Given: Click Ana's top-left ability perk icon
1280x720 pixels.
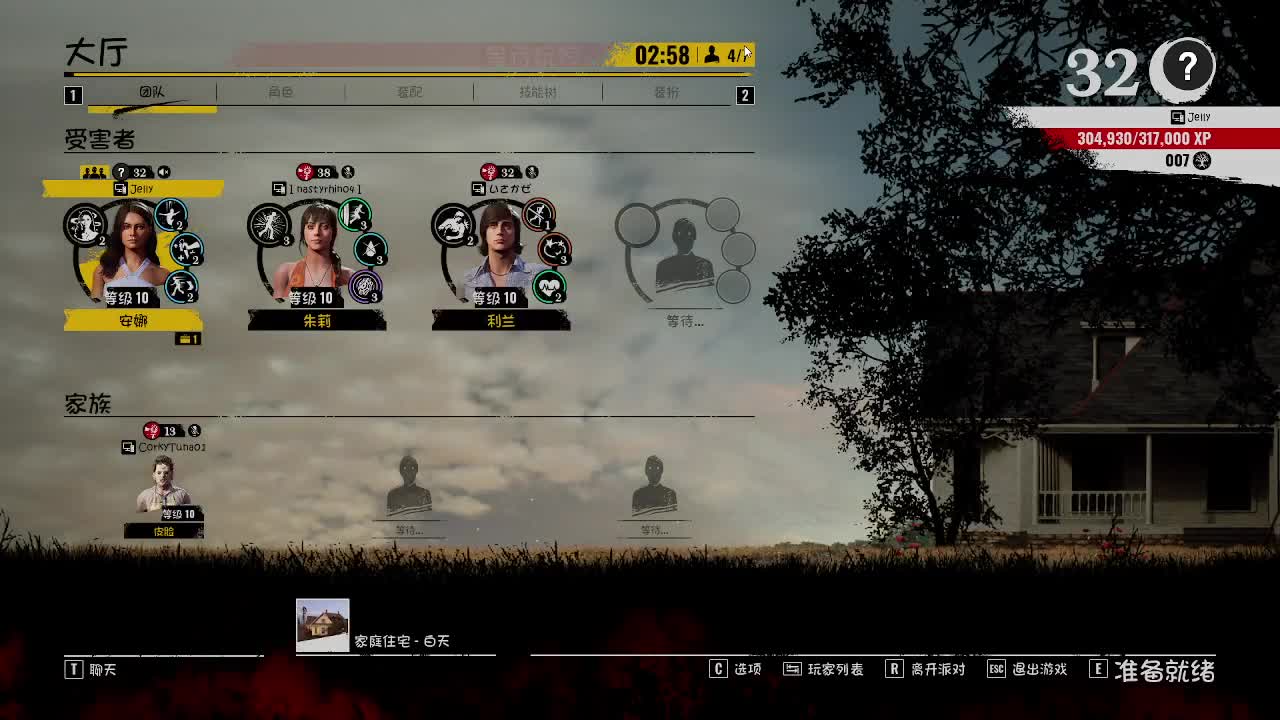Looking at the screenshot, I should pyautogui.click(x=84, y=223).
